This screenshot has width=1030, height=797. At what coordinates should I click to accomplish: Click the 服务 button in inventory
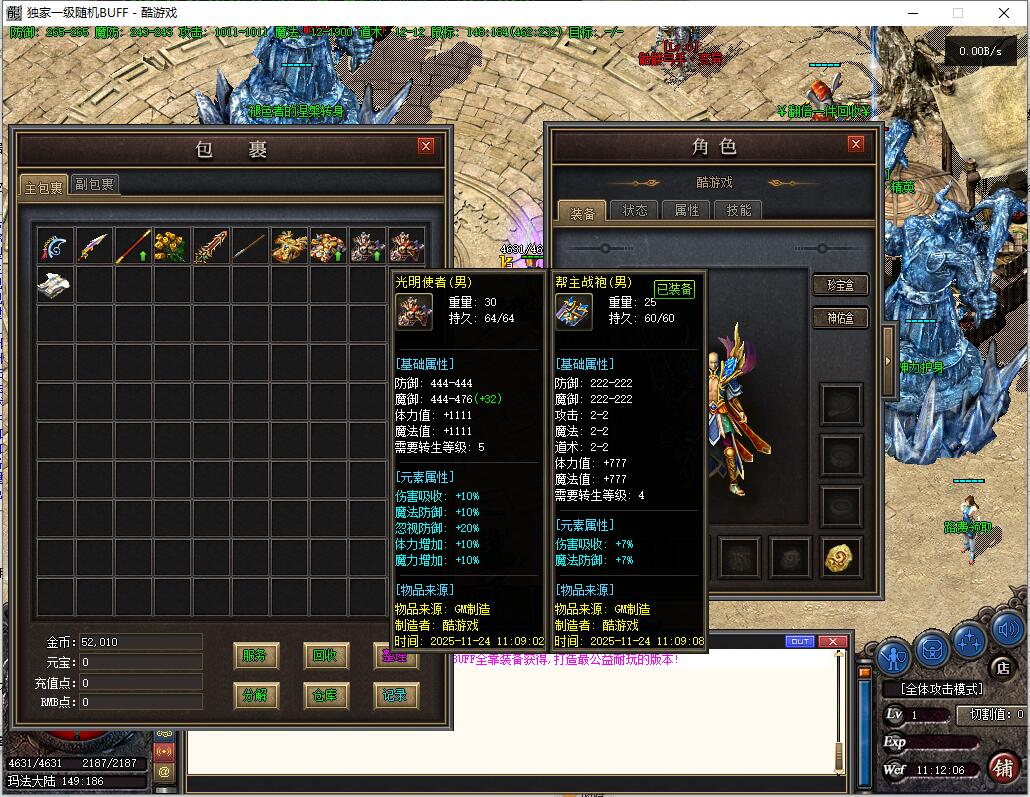[x=255, y=656]
